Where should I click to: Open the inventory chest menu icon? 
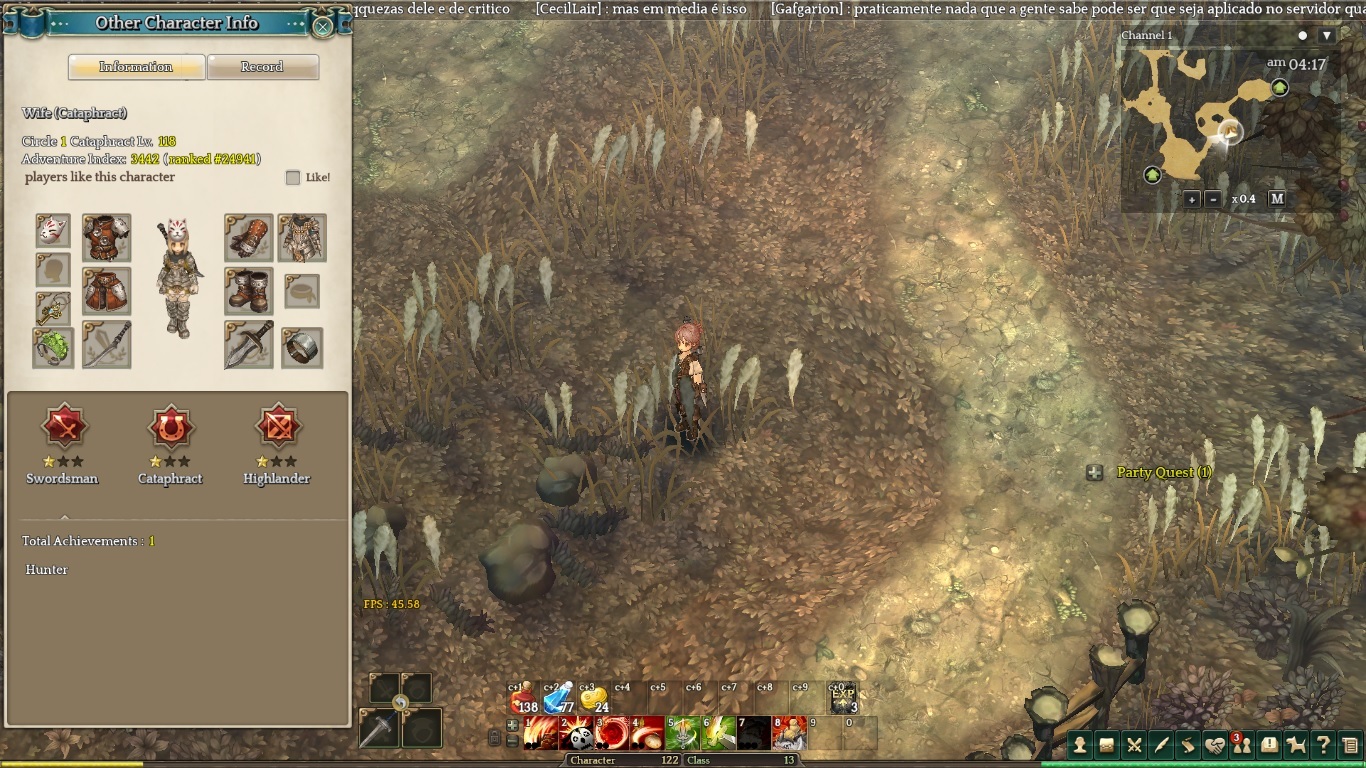[1107, 745]
